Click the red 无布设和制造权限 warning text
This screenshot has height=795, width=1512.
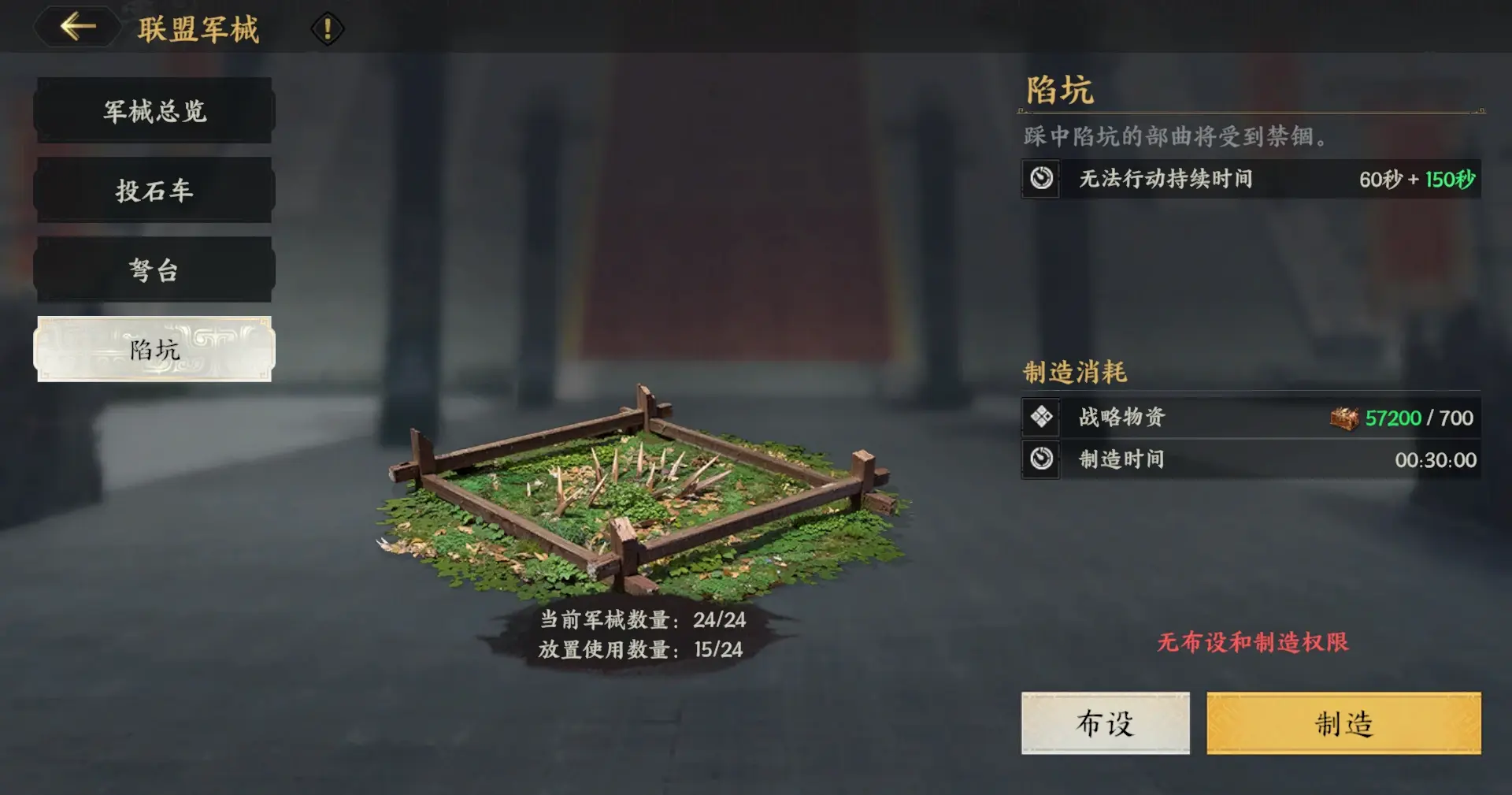(x=1252, y=643)
